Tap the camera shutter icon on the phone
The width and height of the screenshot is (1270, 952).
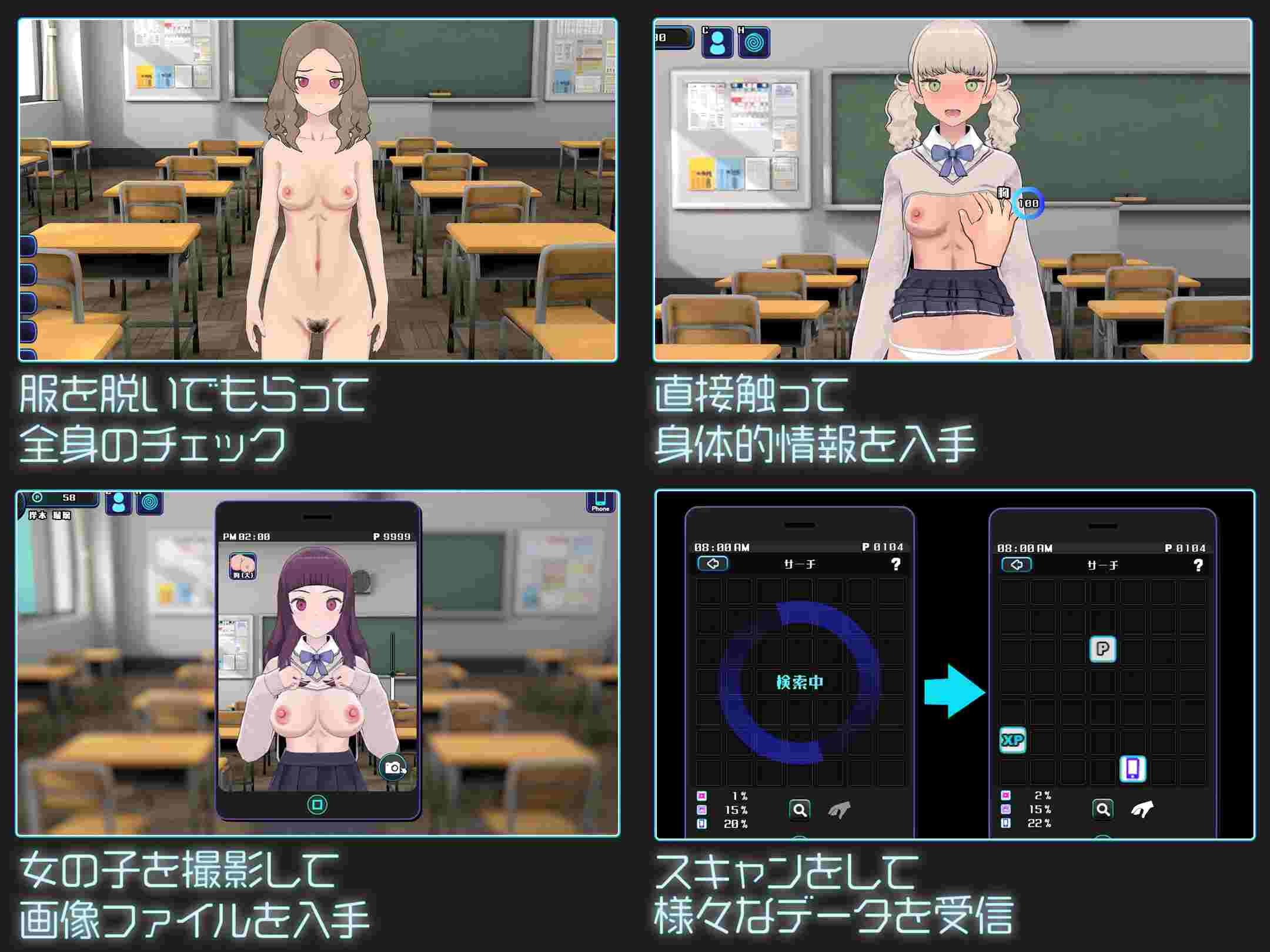click(x=393, y=766)
